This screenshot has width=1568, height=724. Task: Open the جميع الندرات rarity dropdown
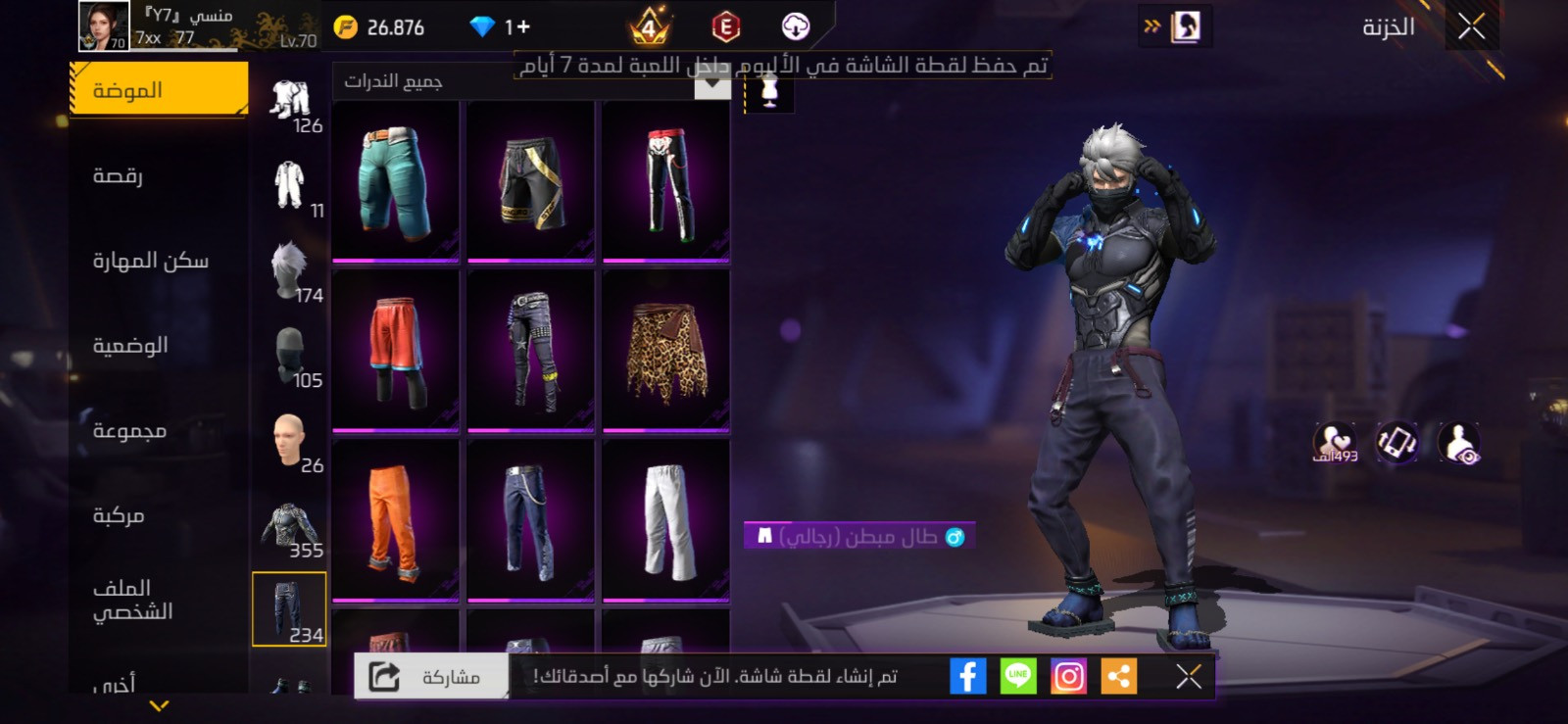tap(529, 83)
